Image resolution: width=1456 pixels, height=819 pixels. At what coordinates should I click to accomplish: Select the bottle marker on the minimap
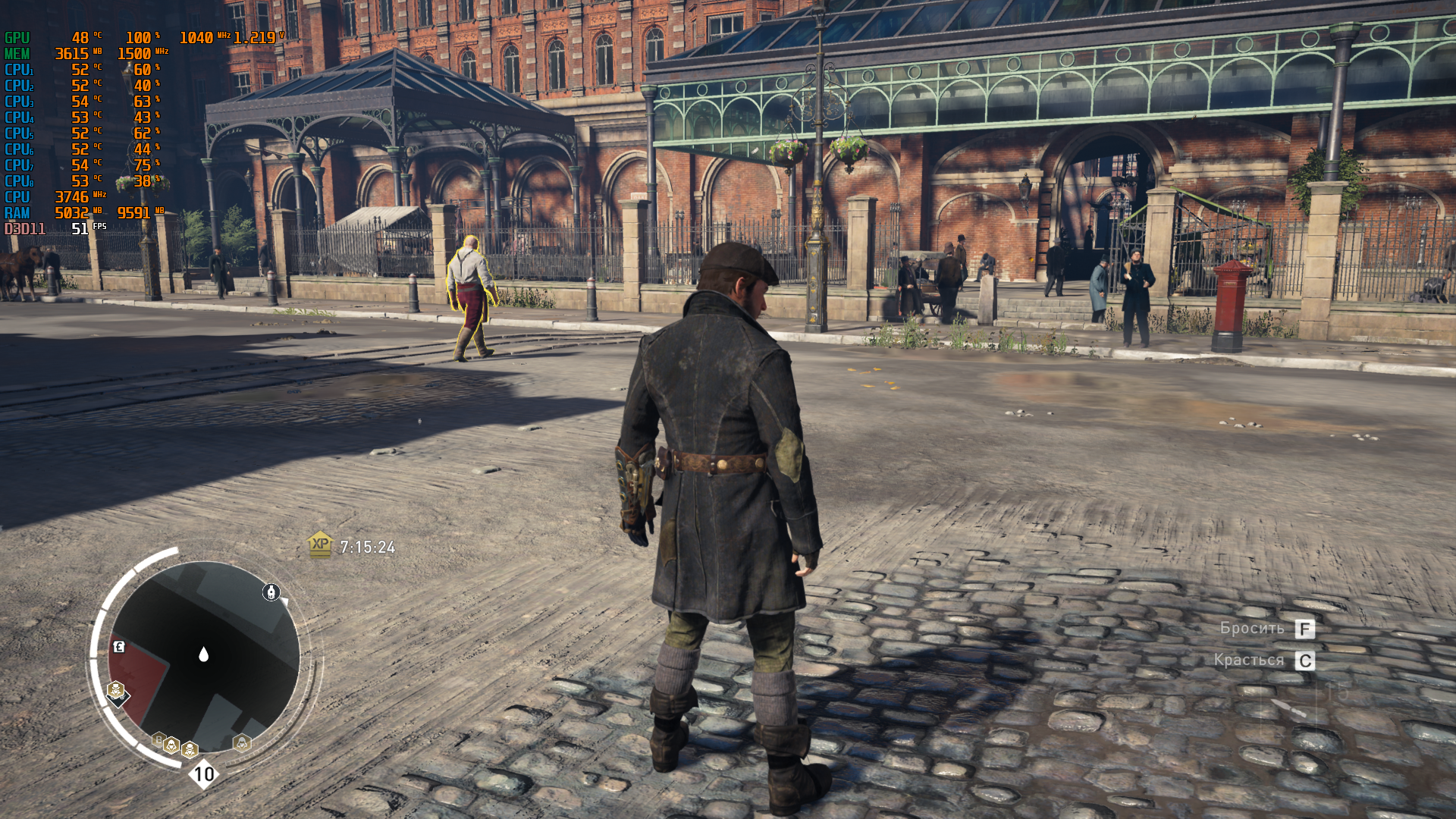(x=271, y=592)
